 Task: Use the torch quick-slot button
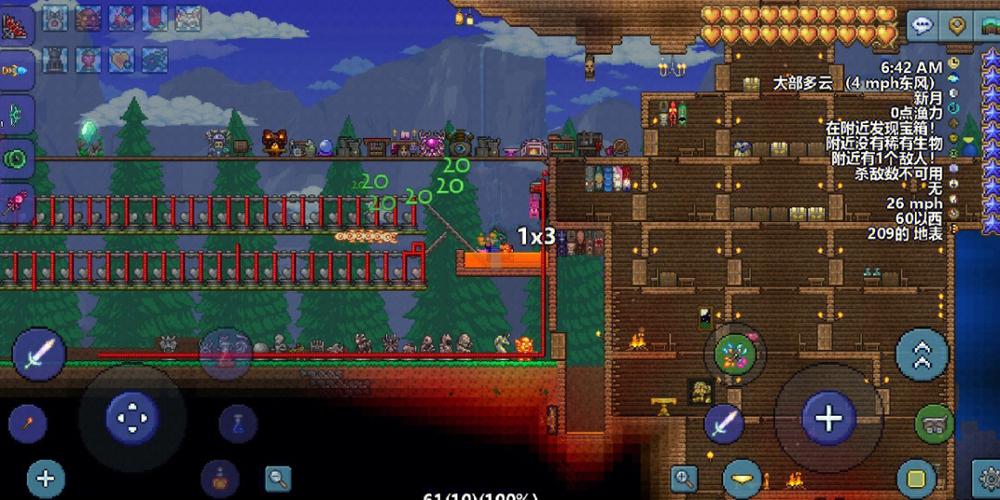(27, 423)
